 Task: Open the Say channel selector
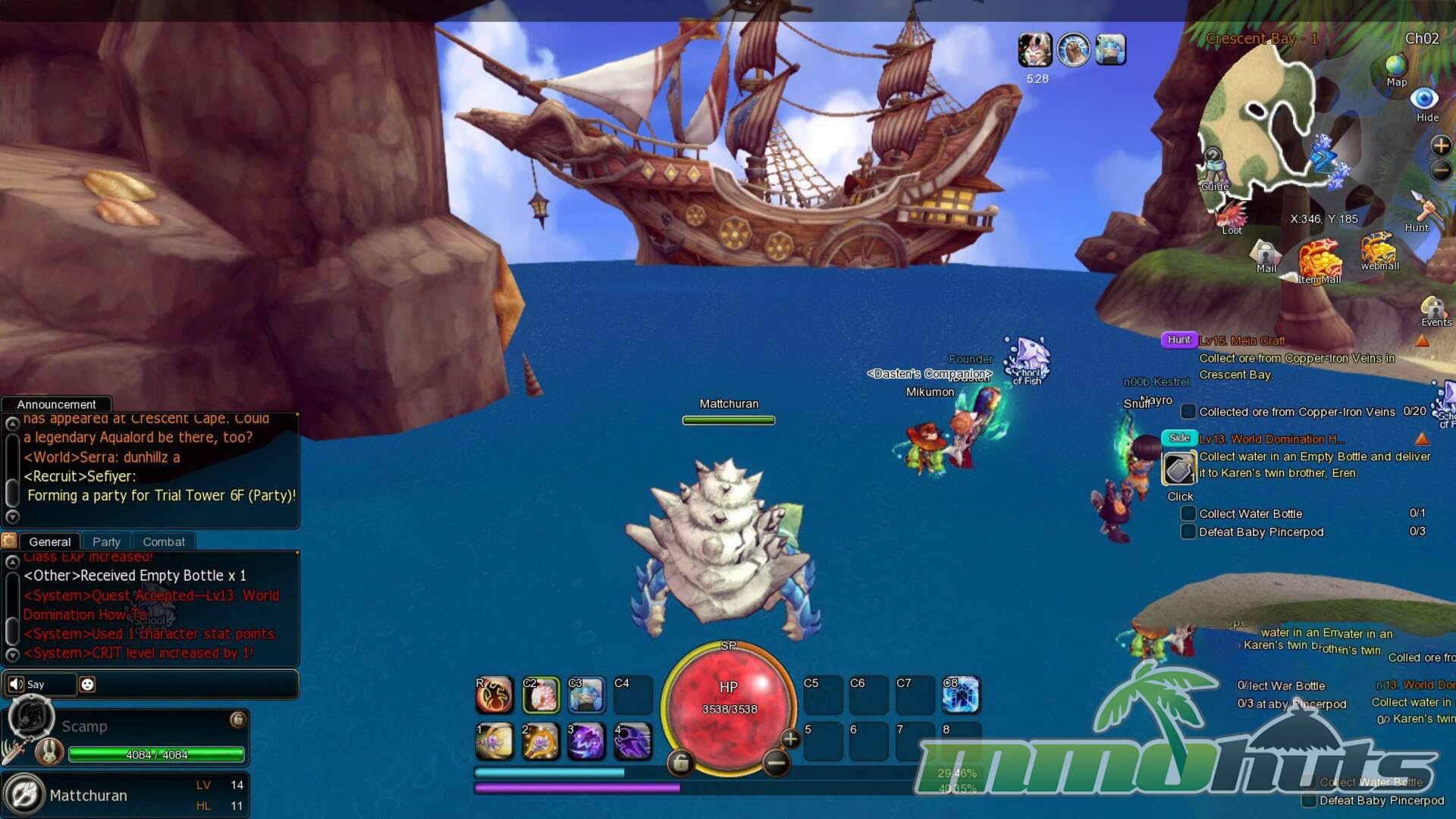[x=39, y=684]
